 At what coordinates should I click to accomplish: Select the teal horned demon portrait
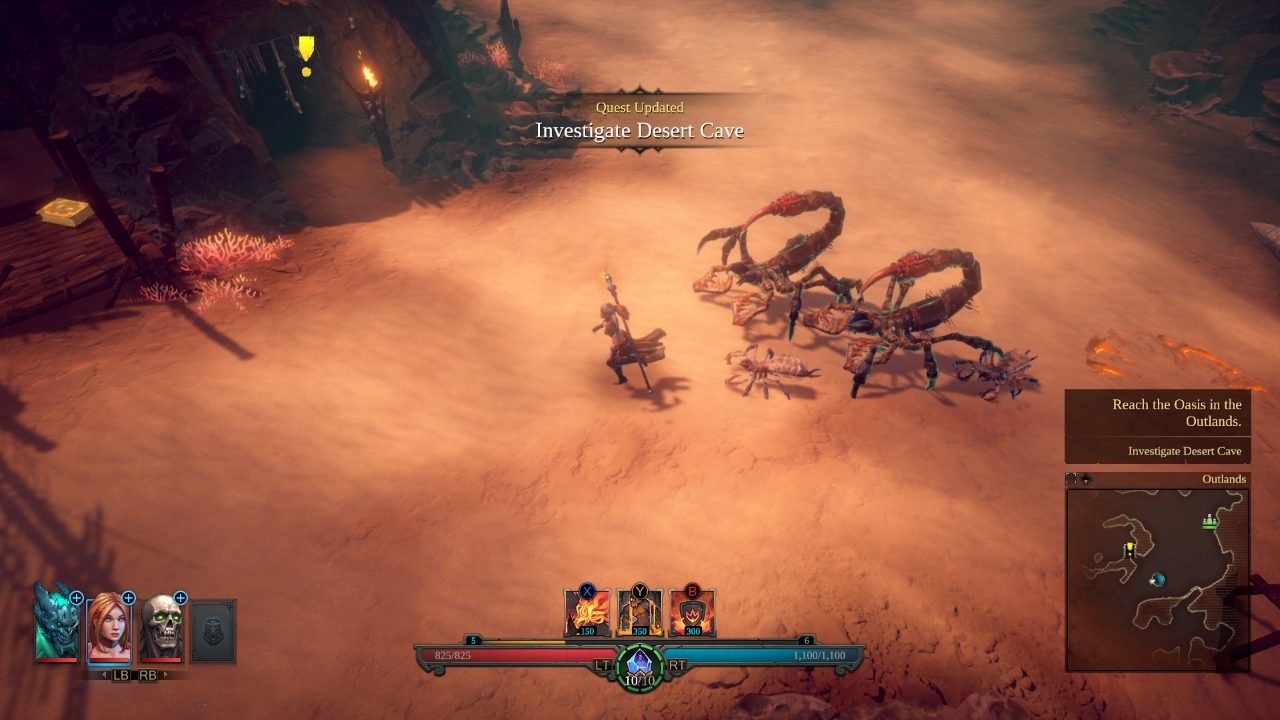coord(55,624)
